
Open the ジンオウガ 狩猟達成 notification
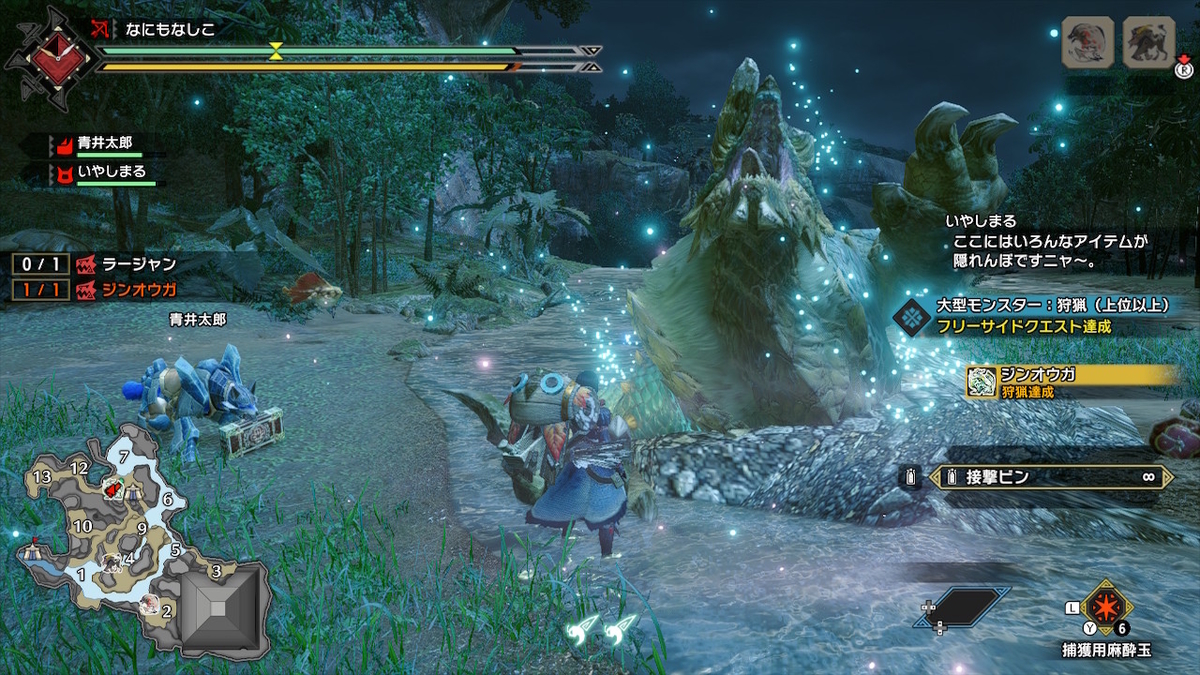pos(1072,381)
